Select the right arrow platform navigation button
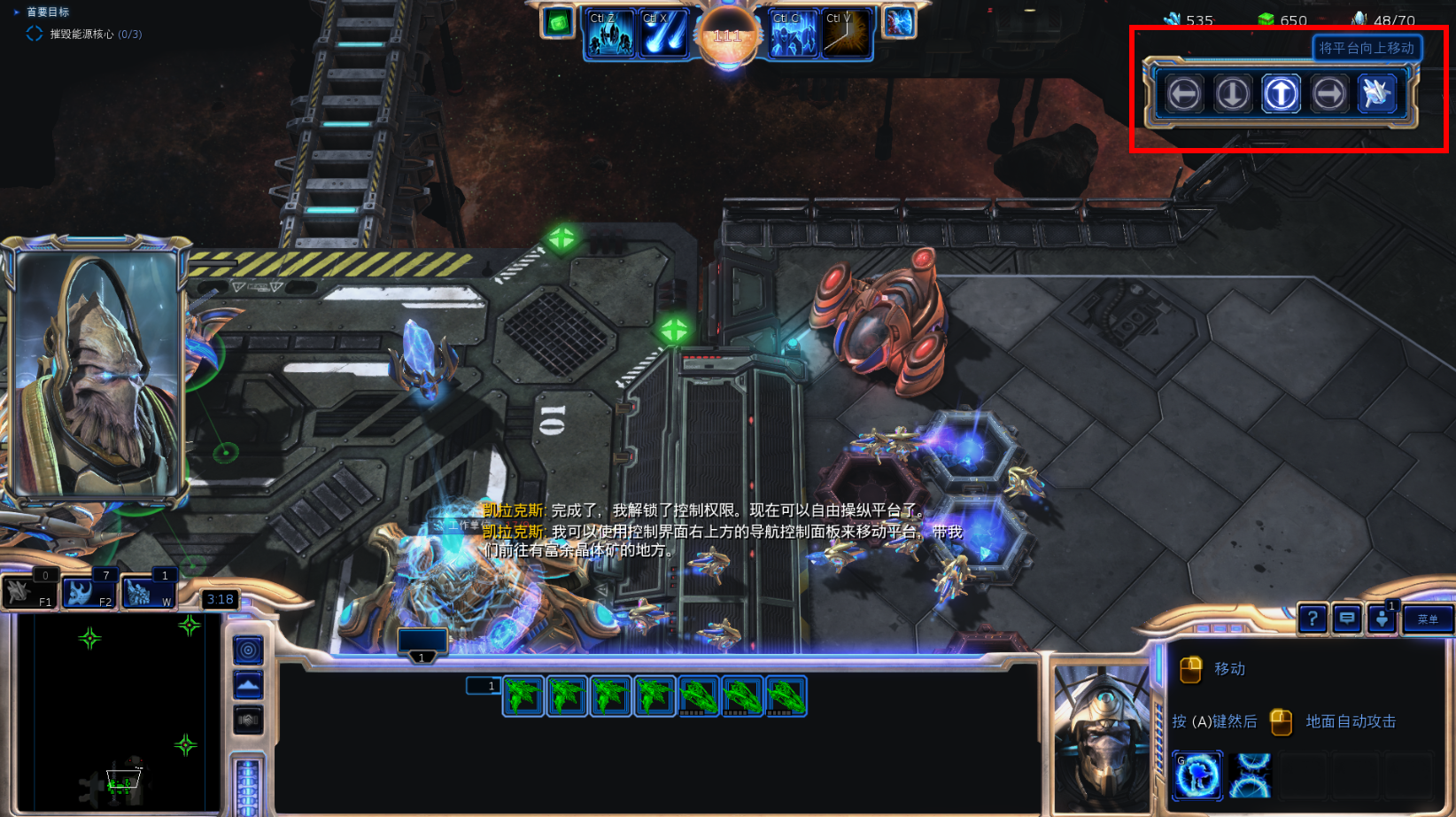Viewport: 1456px width, 817px height. point(1328,93)
